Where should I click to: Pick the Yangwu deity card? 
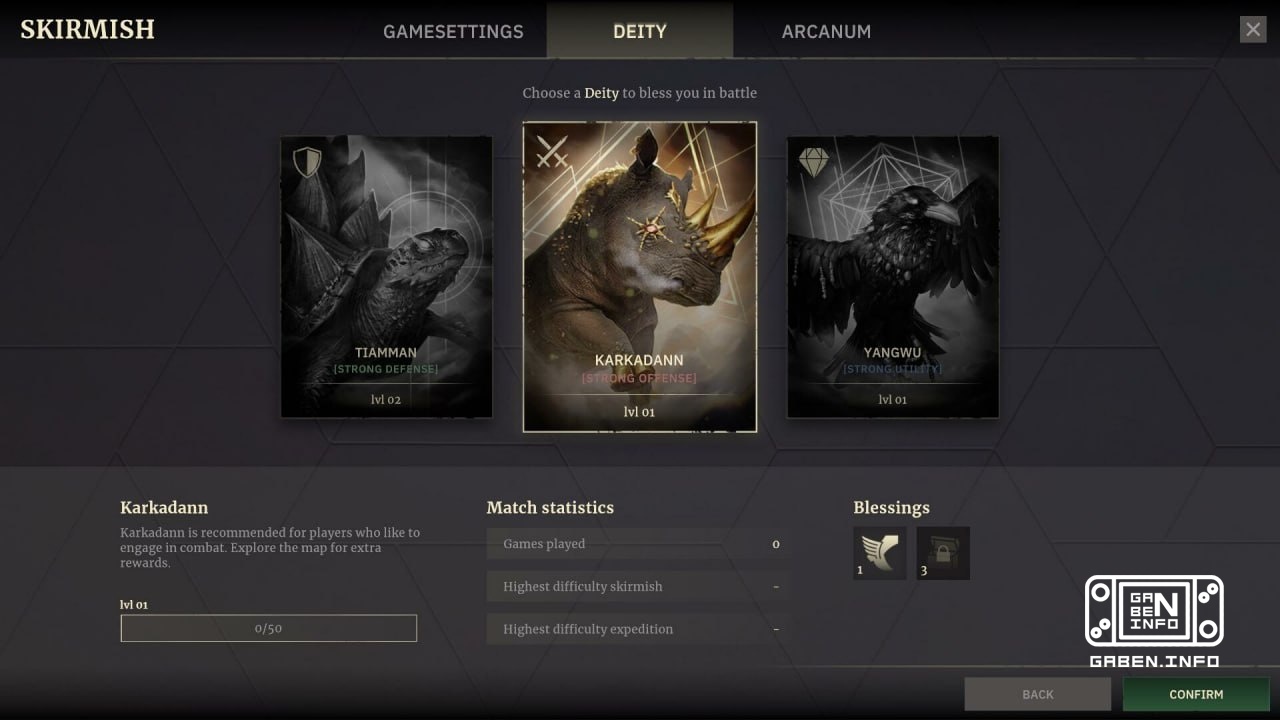pyautogui.click(x=892, y=276)
